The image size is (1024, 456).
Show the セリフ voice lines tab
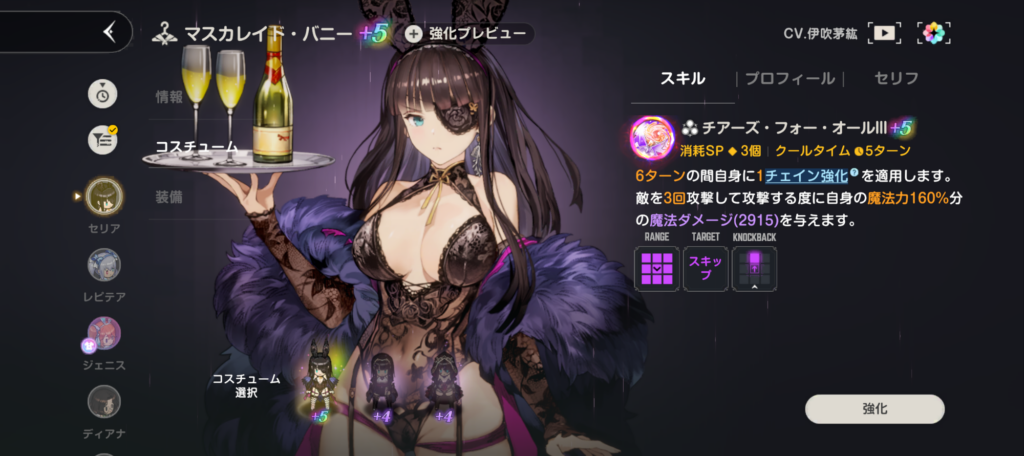pyautogui.click(x=895, y=78)
